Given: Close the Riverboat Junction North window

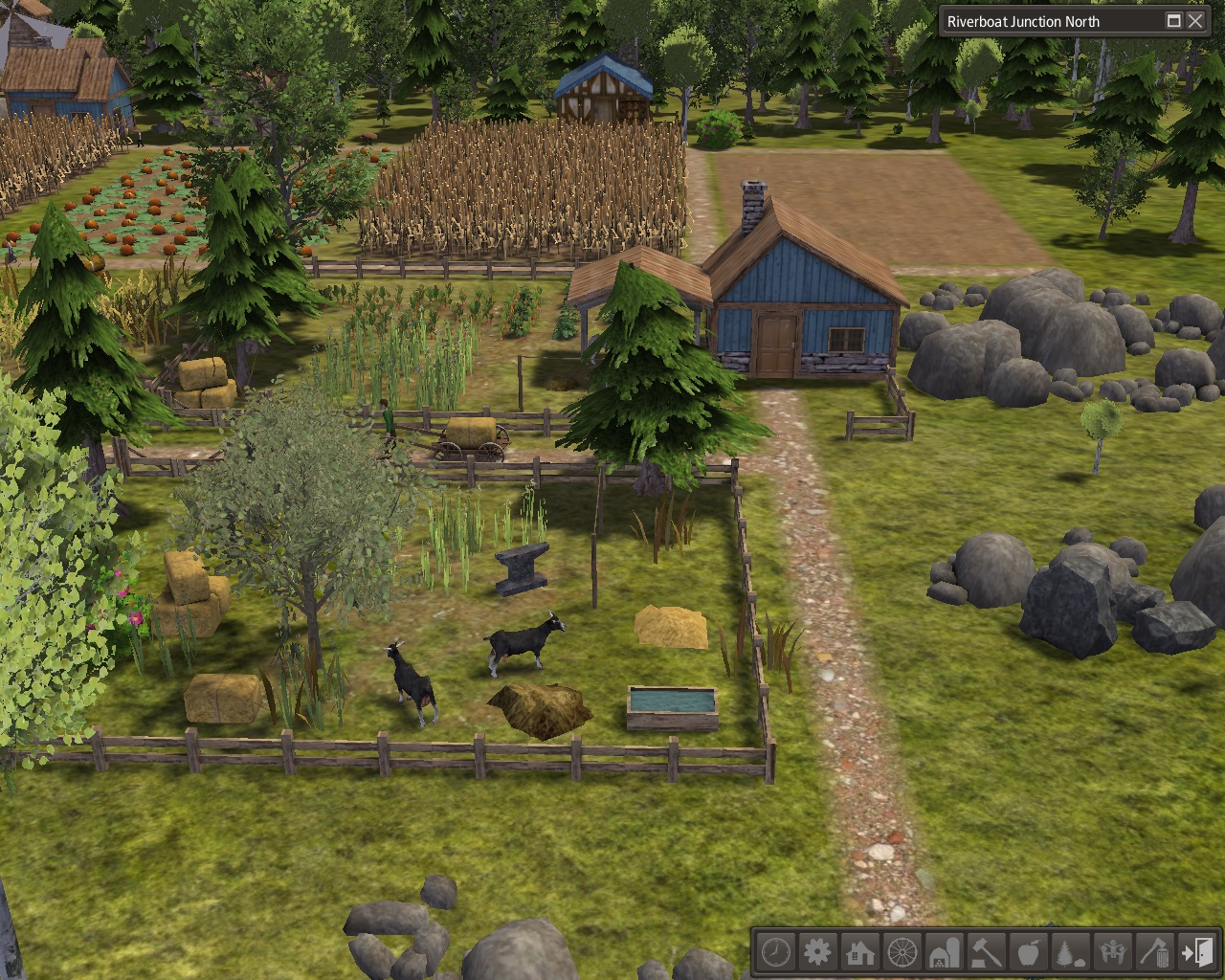Looking at the screenshot, I should click(x=1195, y=21).
